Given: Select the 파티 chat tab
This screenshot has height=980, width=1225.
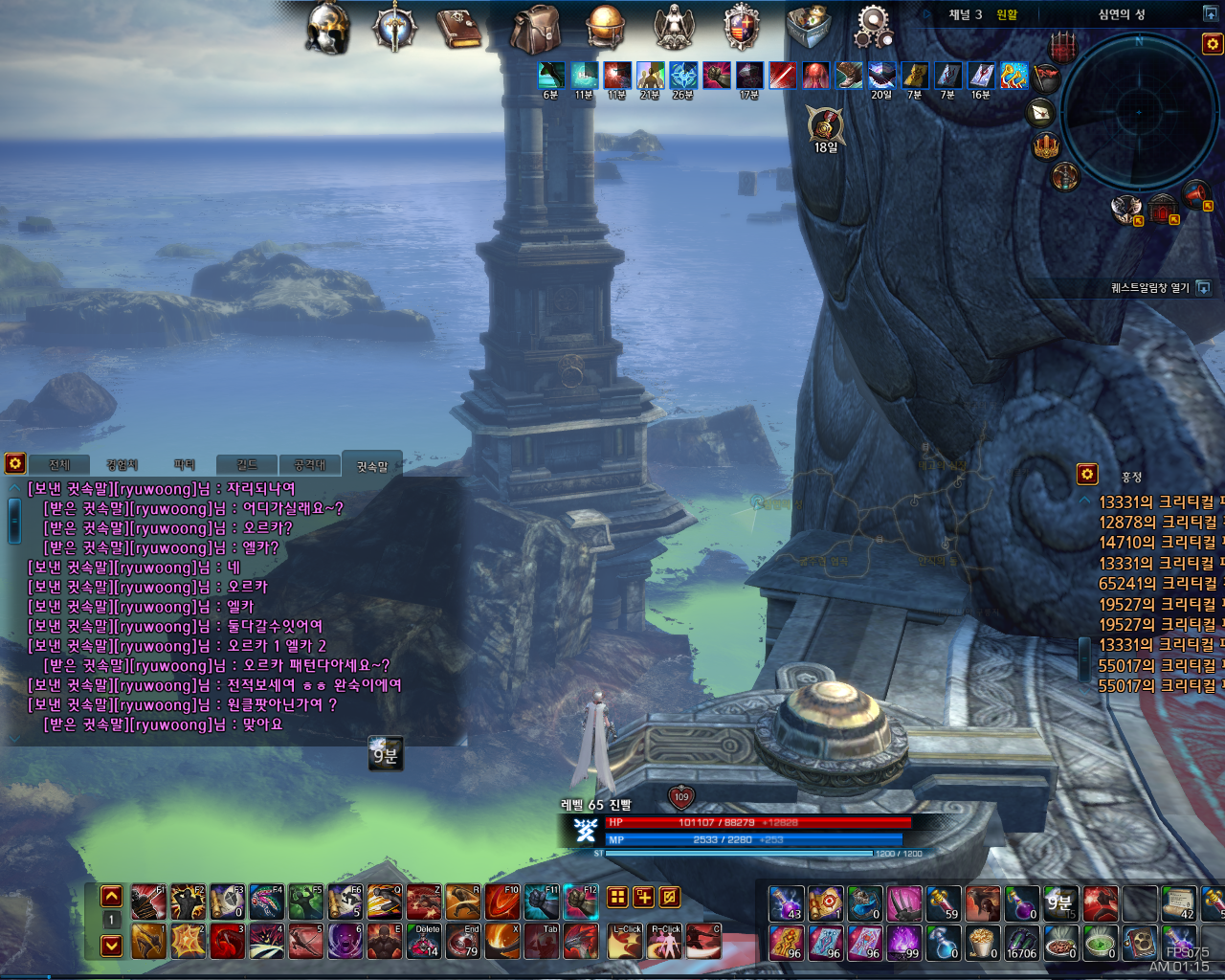Looking at the screenshot, I should click(185, 465).
